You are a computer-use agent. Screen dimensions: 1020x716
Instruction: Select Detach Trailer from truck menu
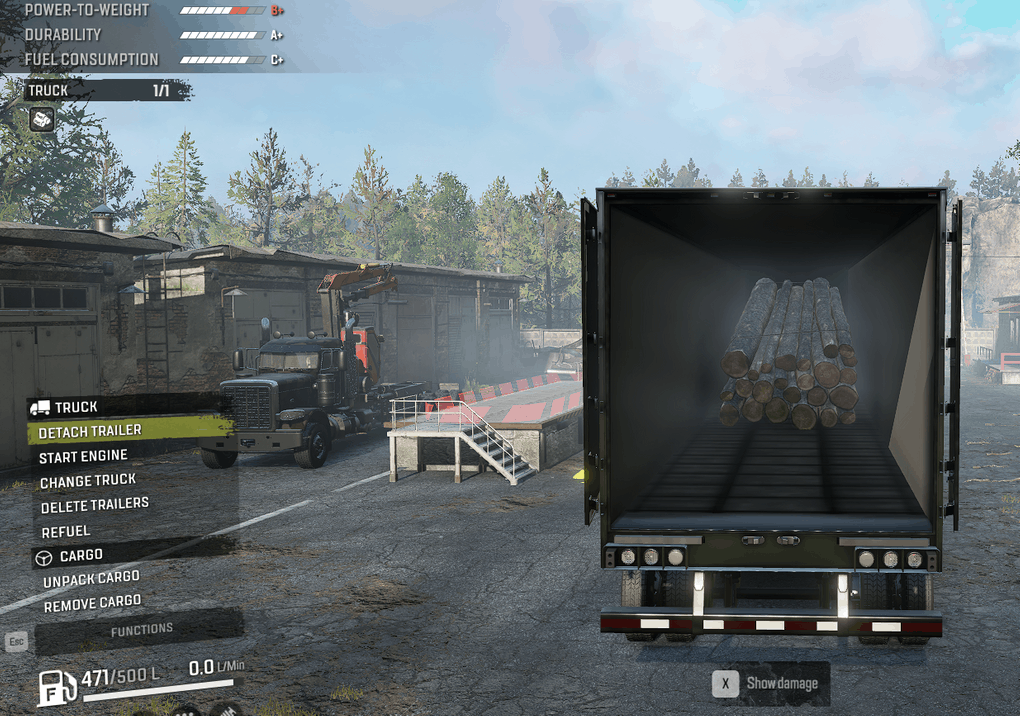[90, 431]
